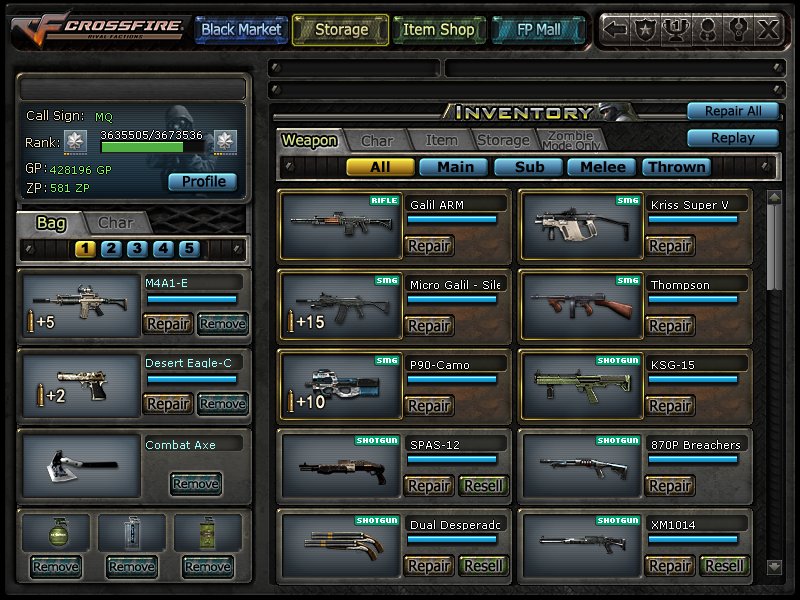Filter by Thrown weapons

pyautogui.click(x=677, y=167)
